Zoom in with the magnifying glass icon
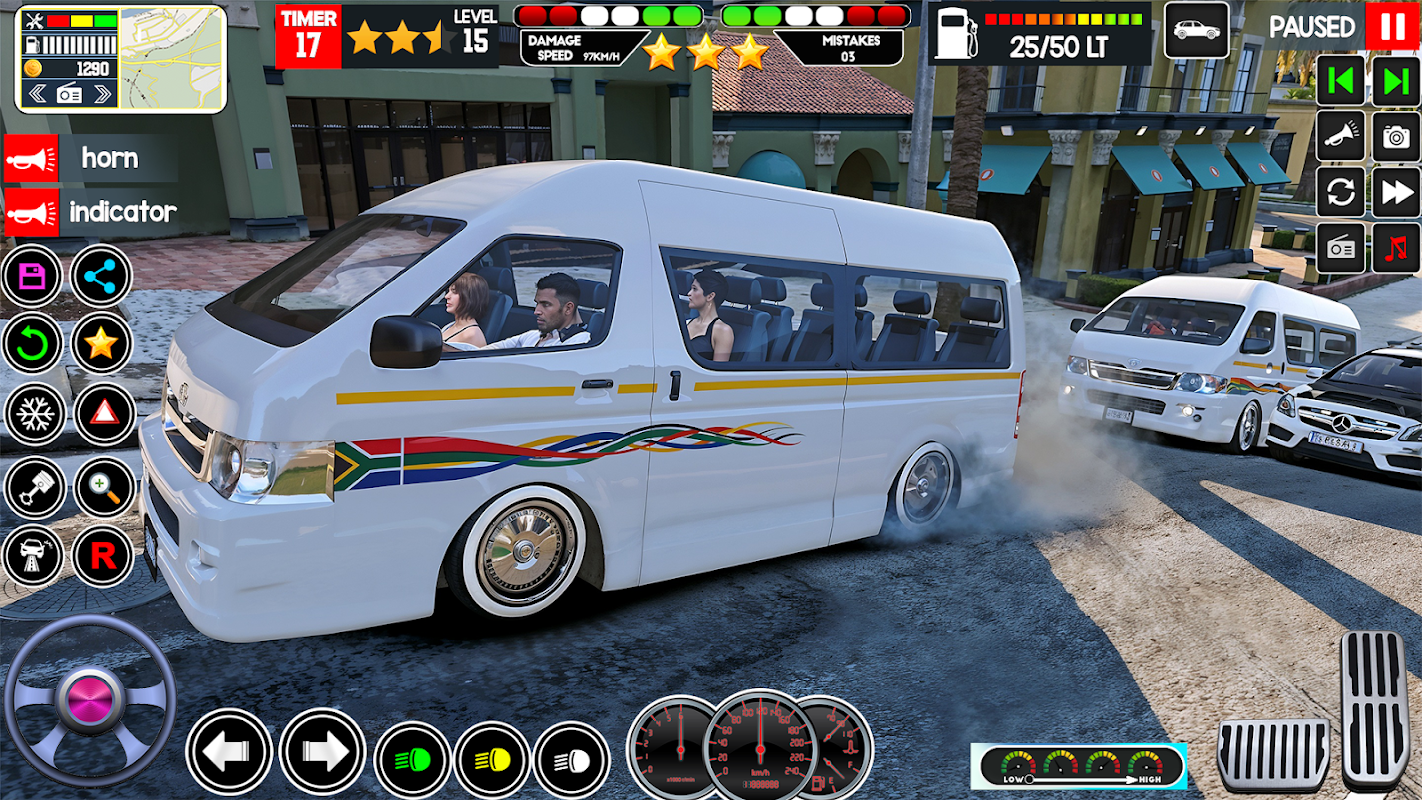Screen dimensions: 1422x800 point(103,486)
